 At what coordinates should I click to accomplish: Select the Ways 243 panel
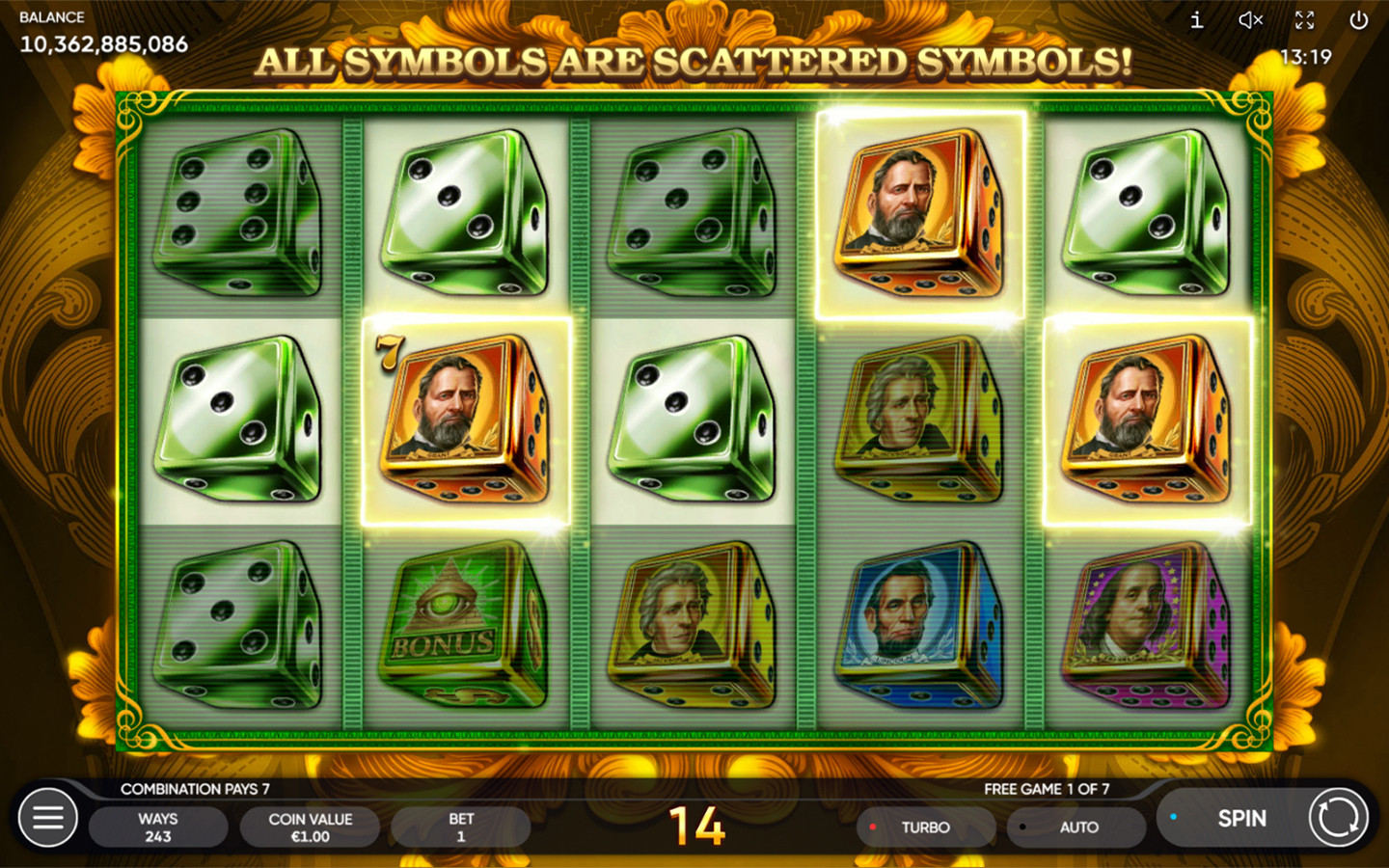tap(158, 827)
